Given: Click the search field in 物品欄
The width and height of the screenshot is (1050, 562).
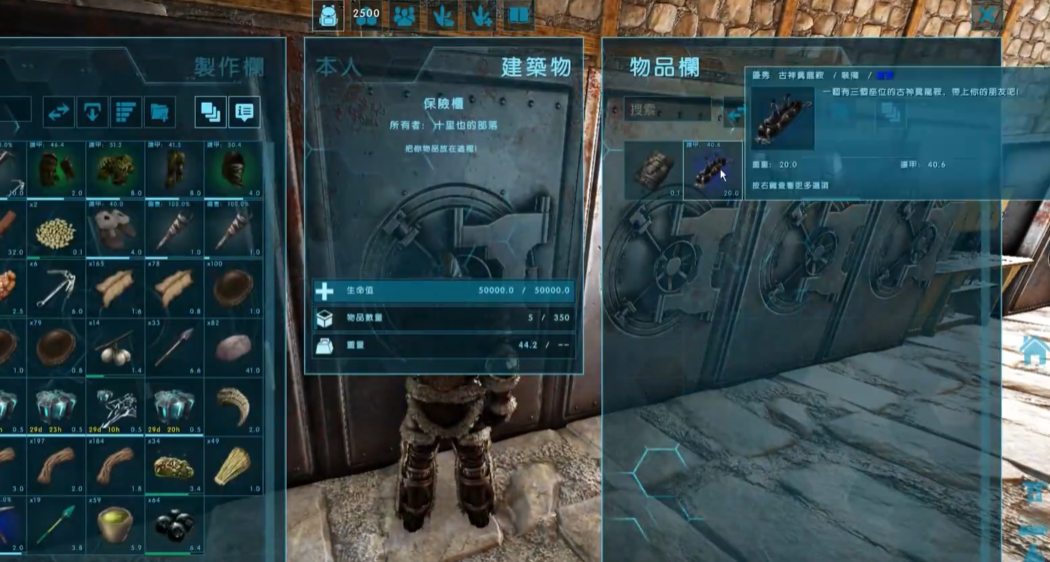Looking at the screenshot, I should tap(668, 109).
